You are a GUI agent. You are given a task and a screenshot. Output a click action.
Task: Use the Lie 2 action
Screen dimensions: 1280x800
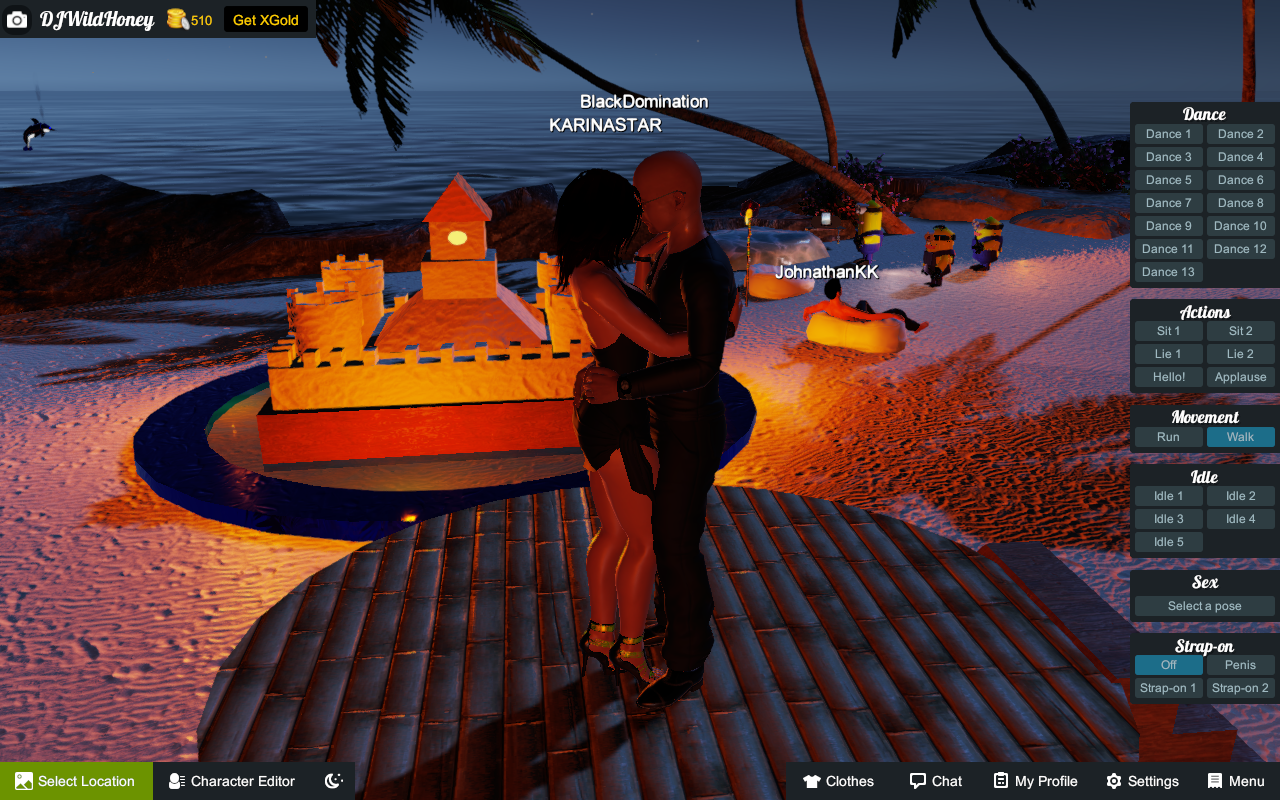1240,354
